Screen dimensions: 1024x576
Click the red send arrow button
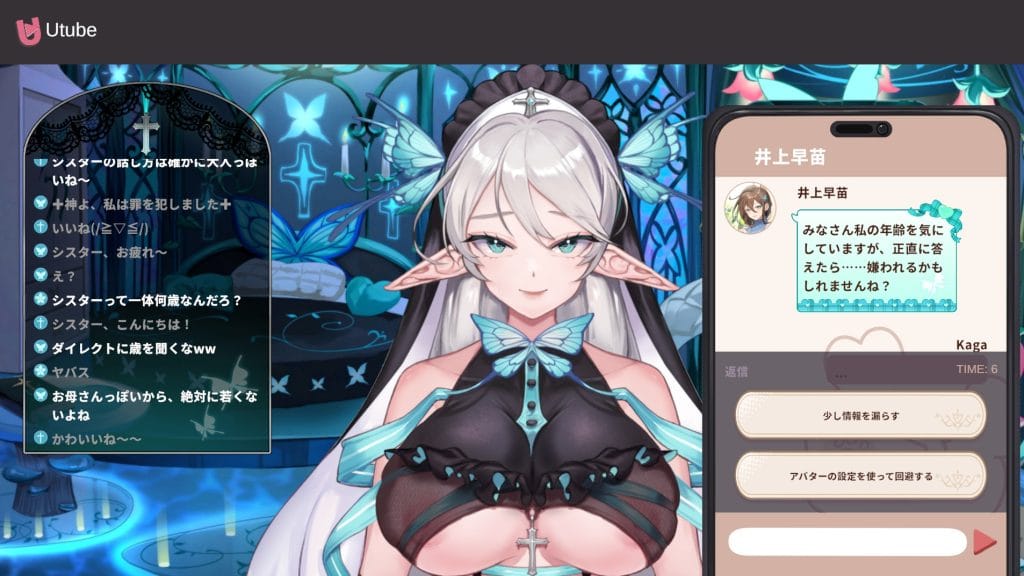[984, 542]
